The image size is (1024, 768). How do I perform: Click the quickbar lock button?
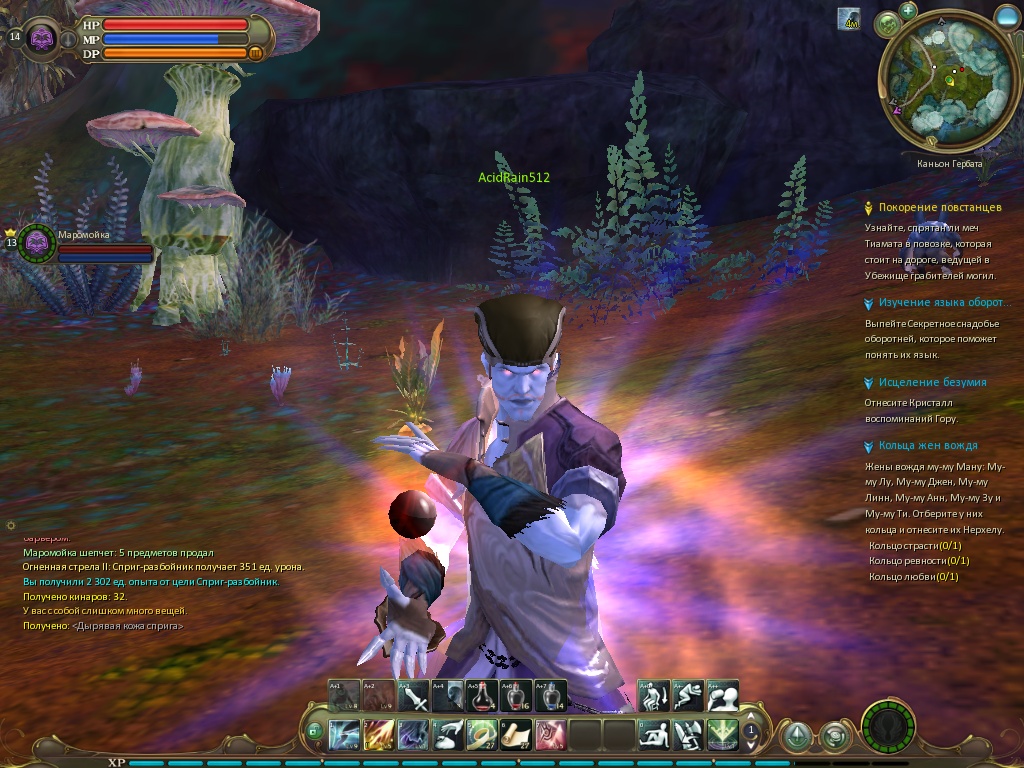(314, 731)
